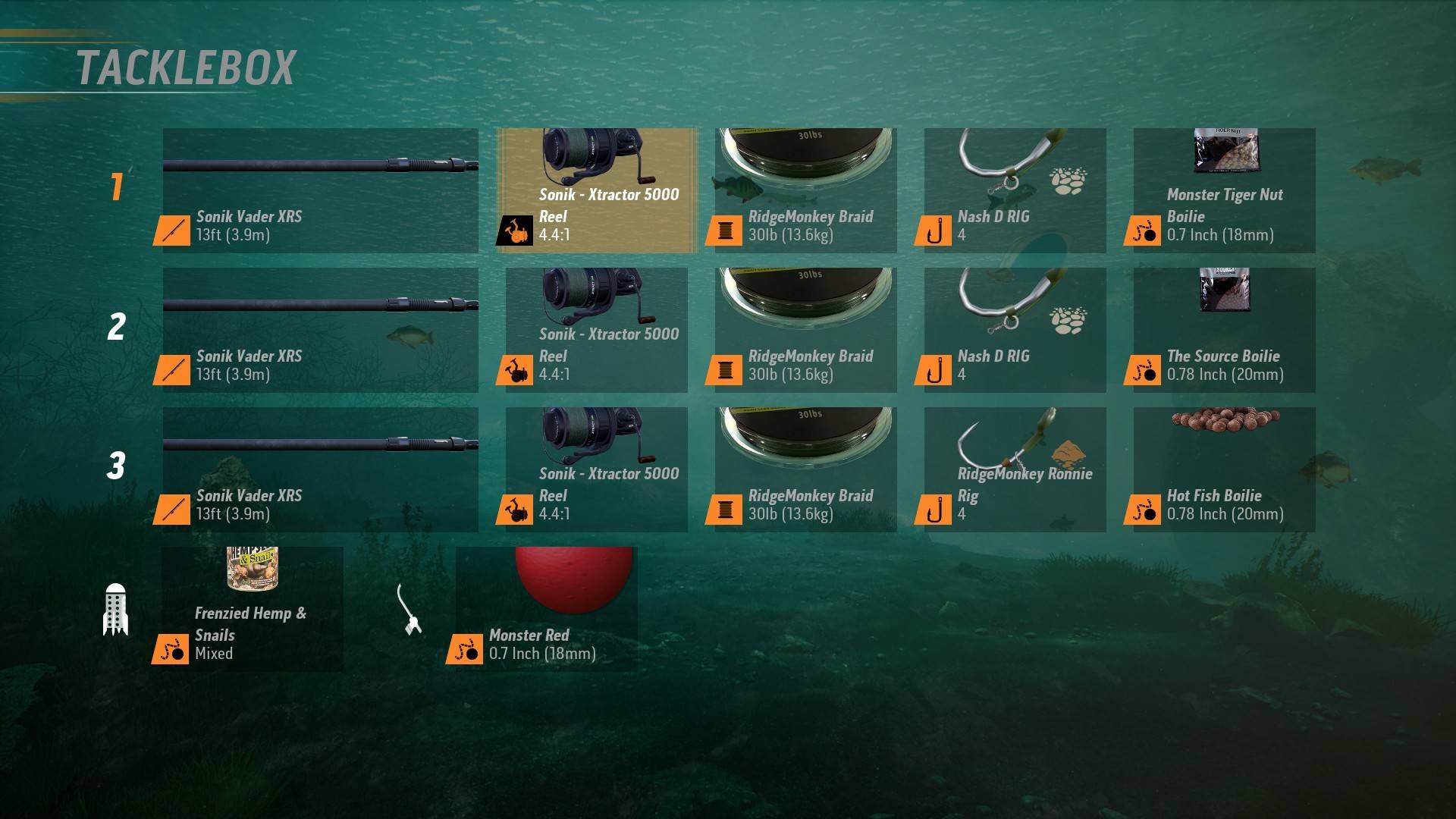Choose the Monster Tiger Nut Boilie bait slot
1456x819 pixels.
(x=1224, y=190)
